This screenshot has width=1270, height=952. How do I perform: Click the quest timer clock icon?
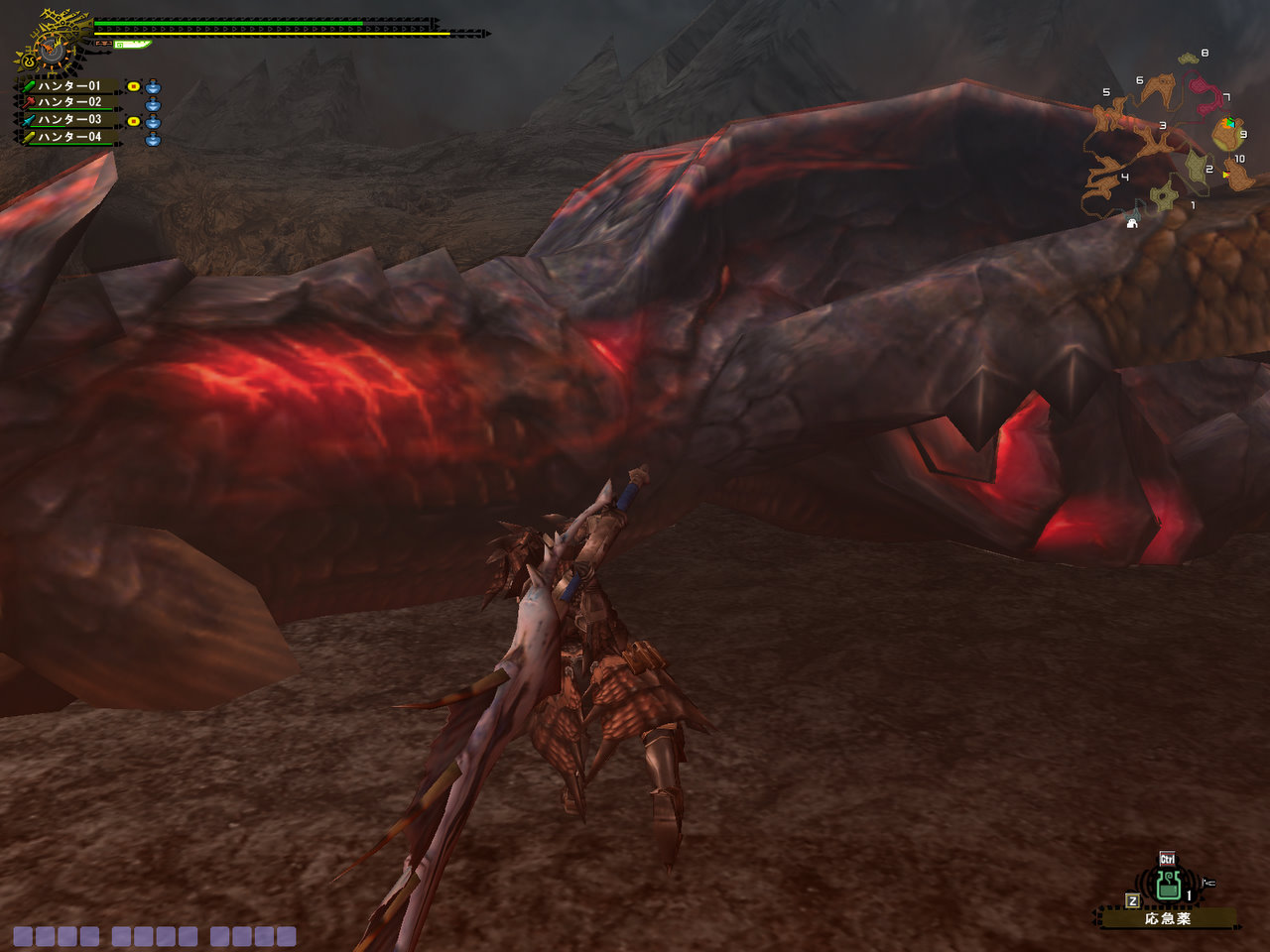pos(48,46)
